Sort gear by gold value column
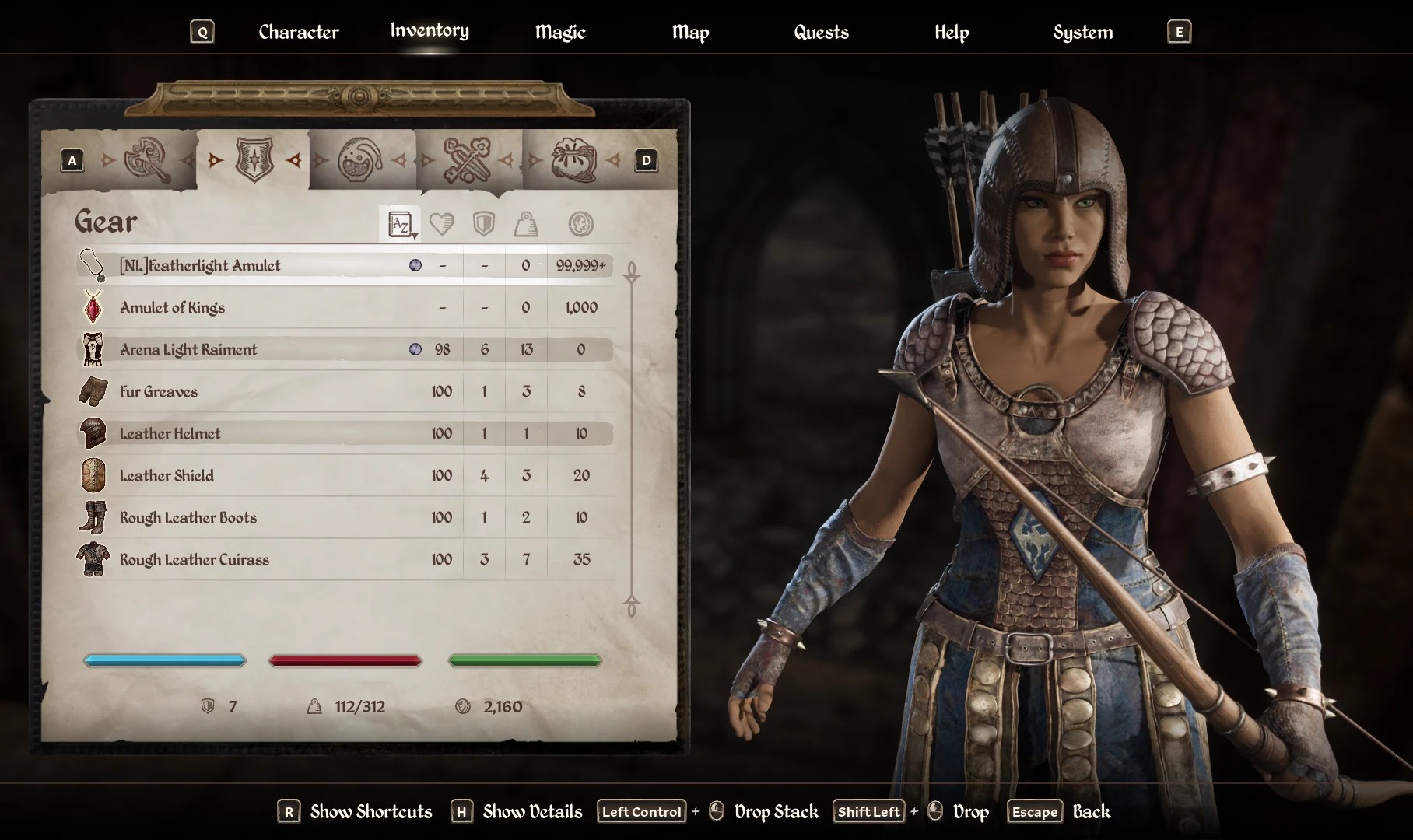 click(580, 225)
